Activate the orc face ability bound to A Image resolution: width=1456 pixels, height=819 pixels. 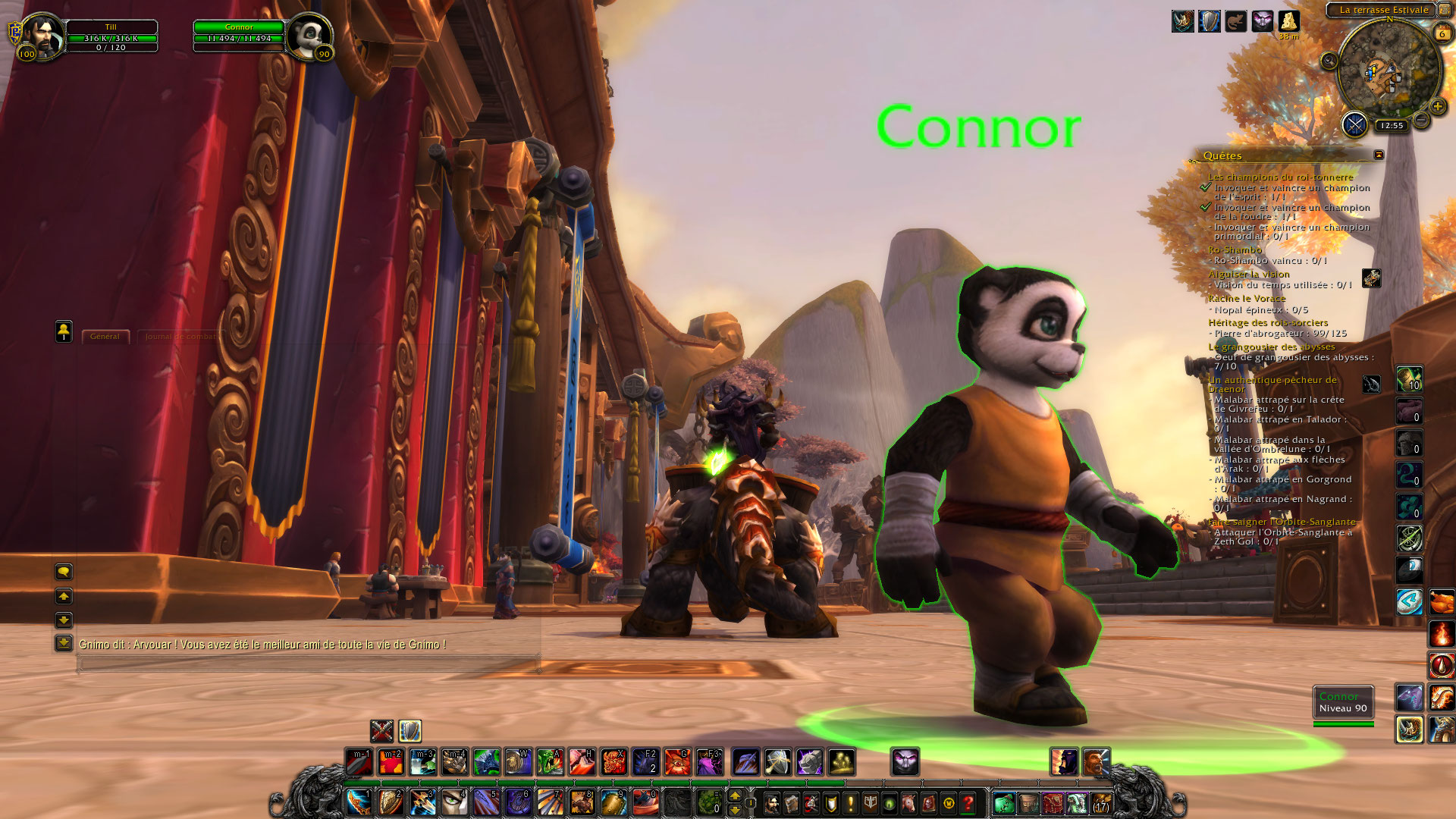pyautogui.click(x=550, y=761)
